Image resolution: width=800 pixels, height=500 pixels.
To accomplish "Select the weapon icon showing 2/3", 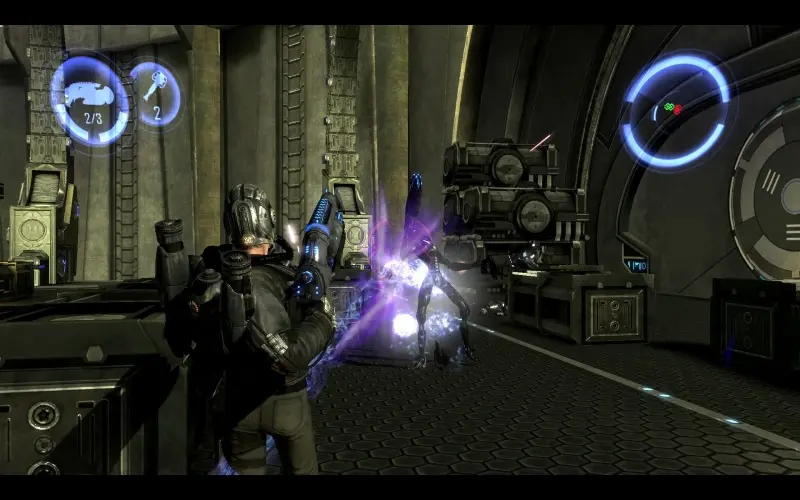I will point(90,101).
